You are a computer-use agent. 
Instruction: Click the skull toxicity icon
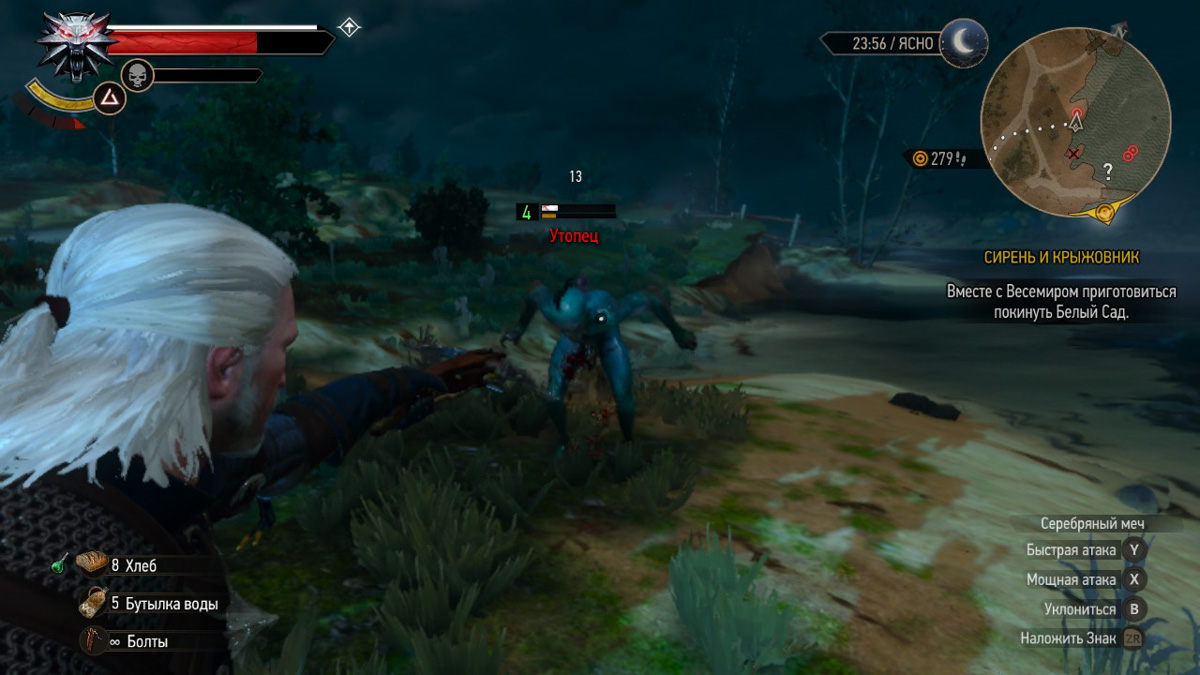click(x=137, y=75)
